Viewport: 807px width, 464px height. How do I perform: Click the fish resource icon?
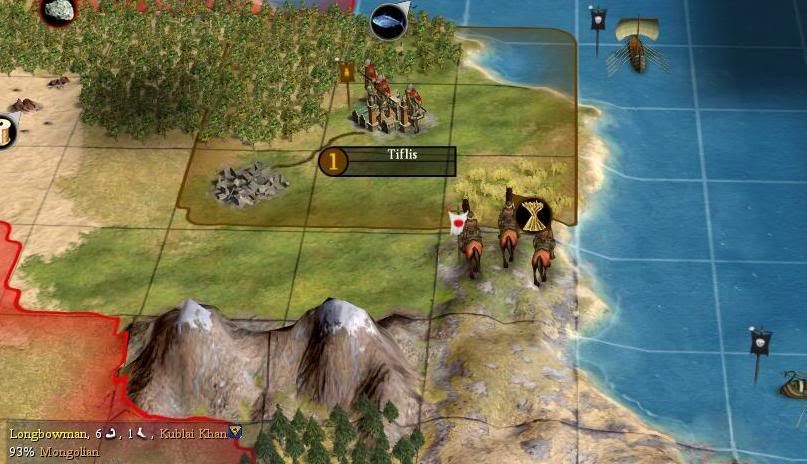[388, 21]
